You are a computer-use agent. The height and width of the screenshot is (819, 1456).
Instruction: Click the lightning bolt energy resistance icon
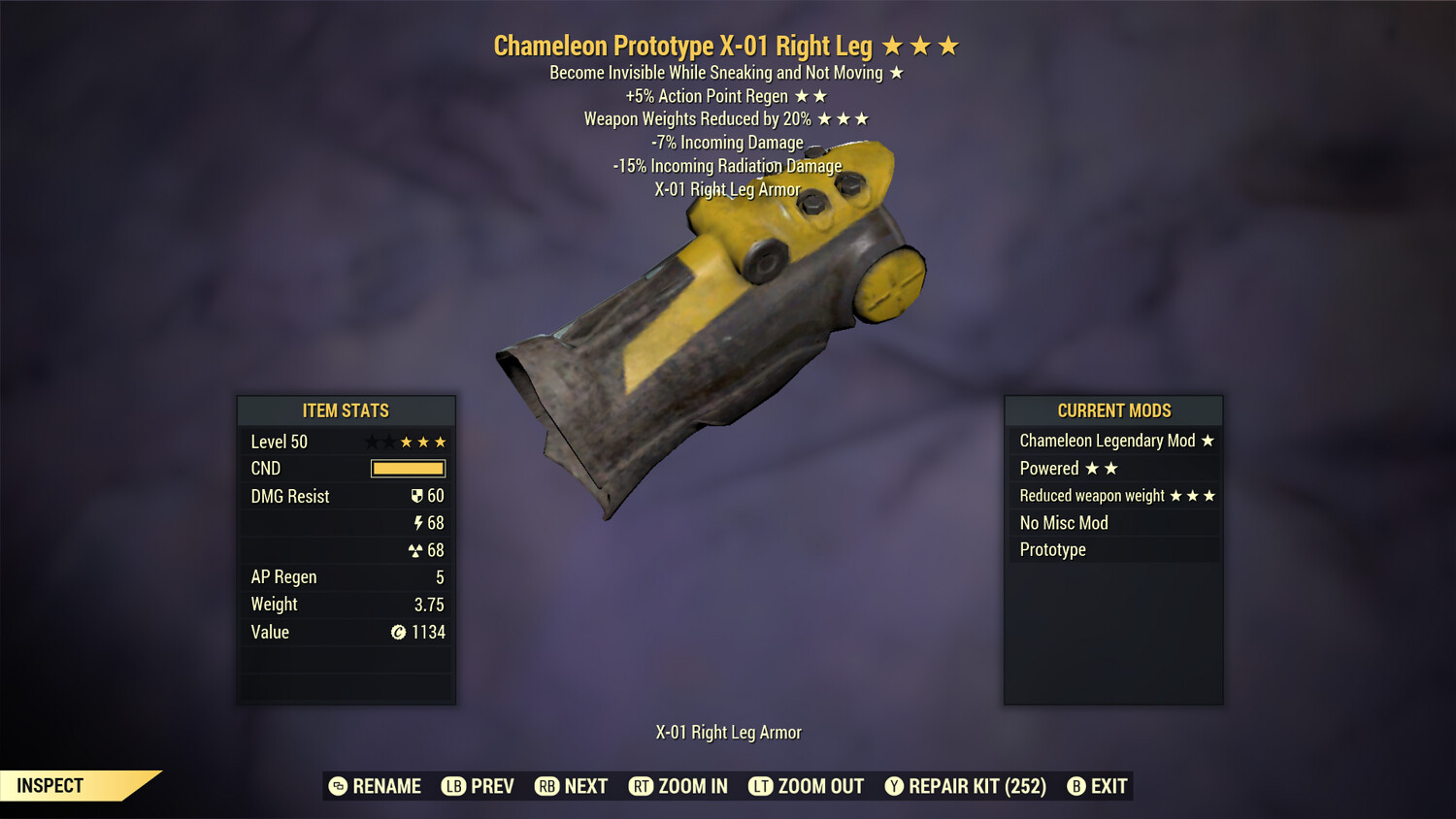pos(419,522)
